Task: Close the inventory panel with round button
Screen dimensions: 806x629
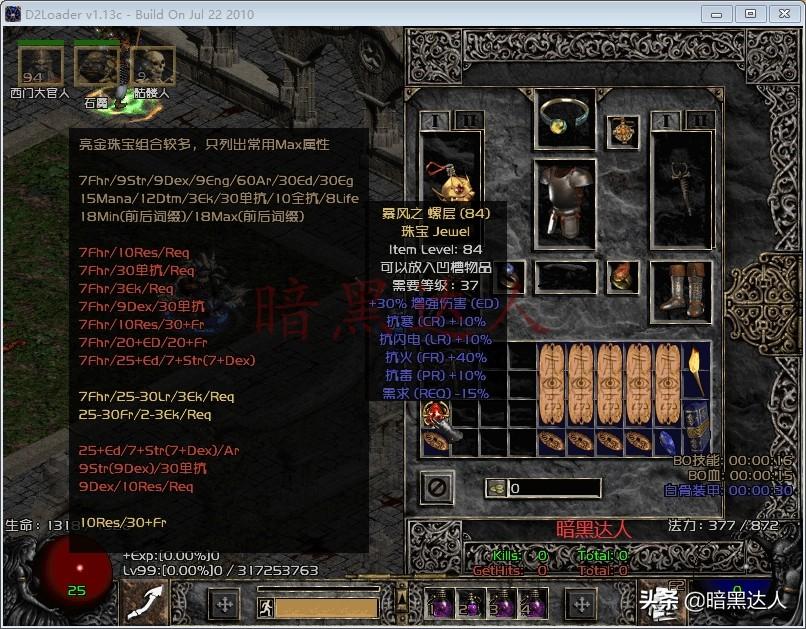Action: (437, 488)
